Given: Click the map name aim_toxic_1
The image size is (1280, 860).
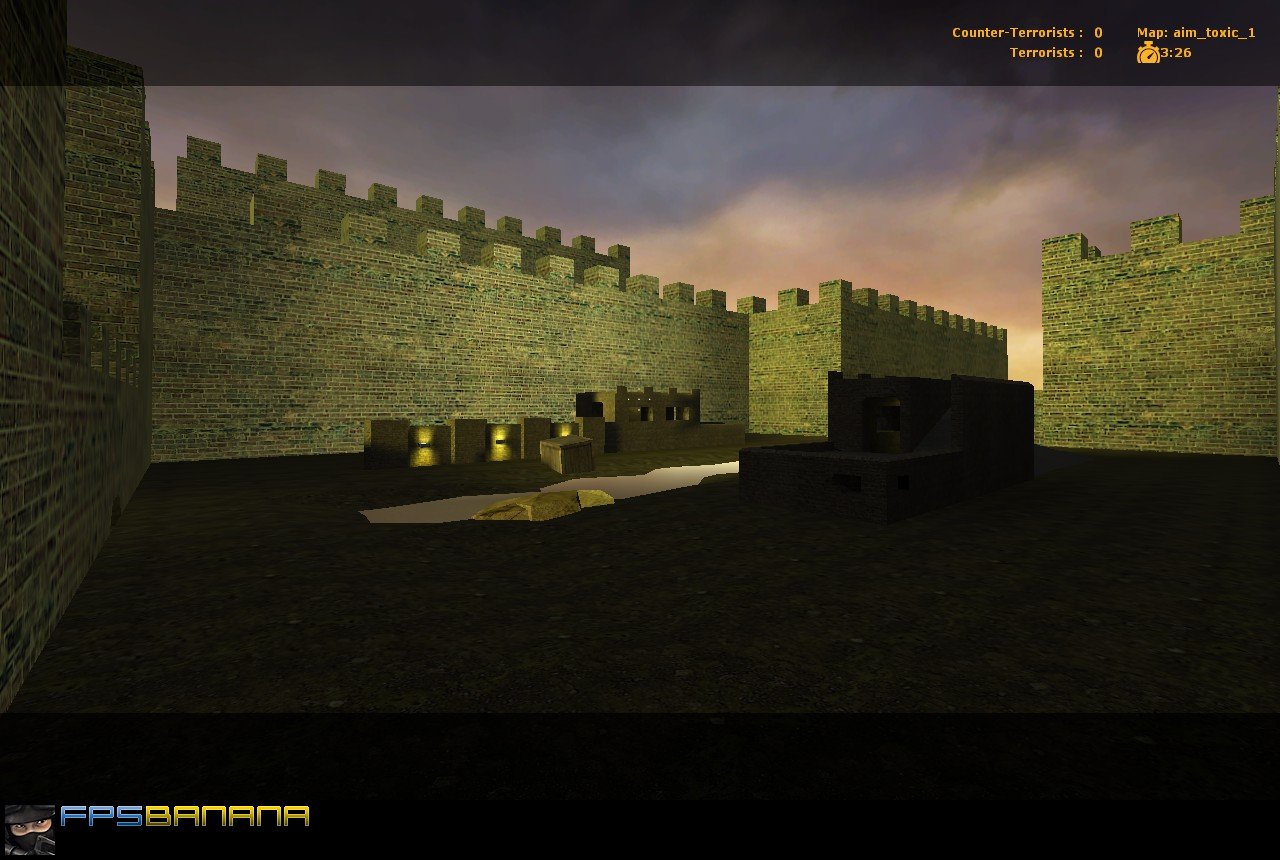Looking at the screenshot, I should pos(1214,32).
